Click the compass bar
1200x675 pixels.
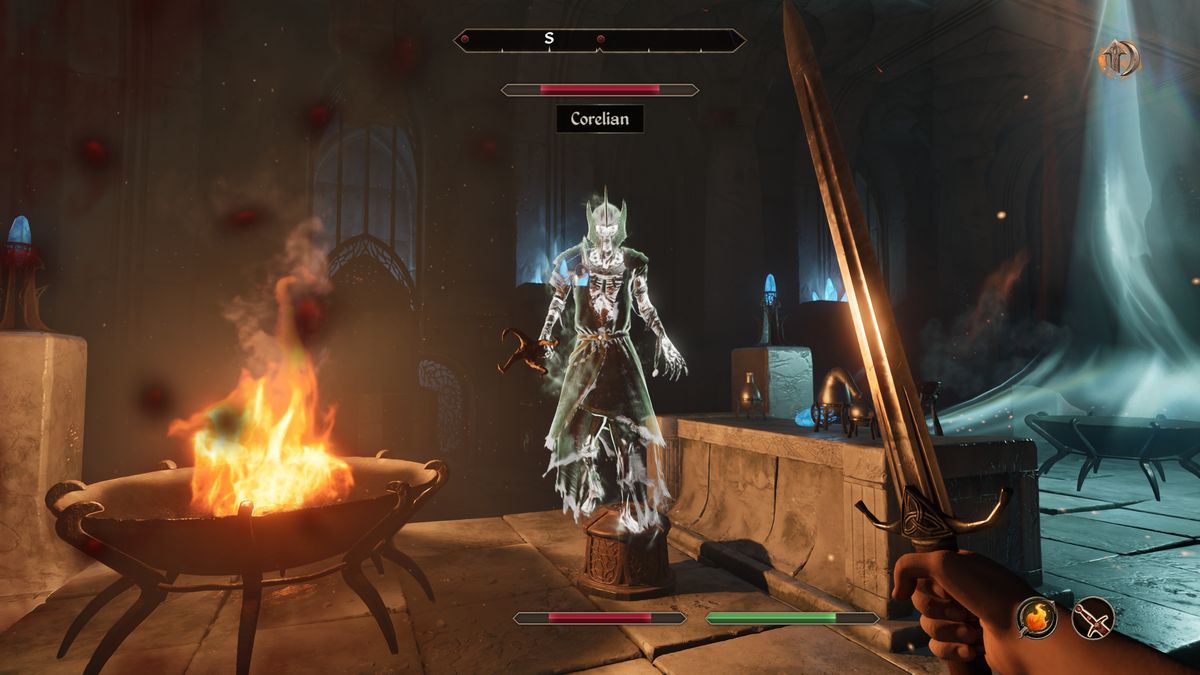coord(599,40)
